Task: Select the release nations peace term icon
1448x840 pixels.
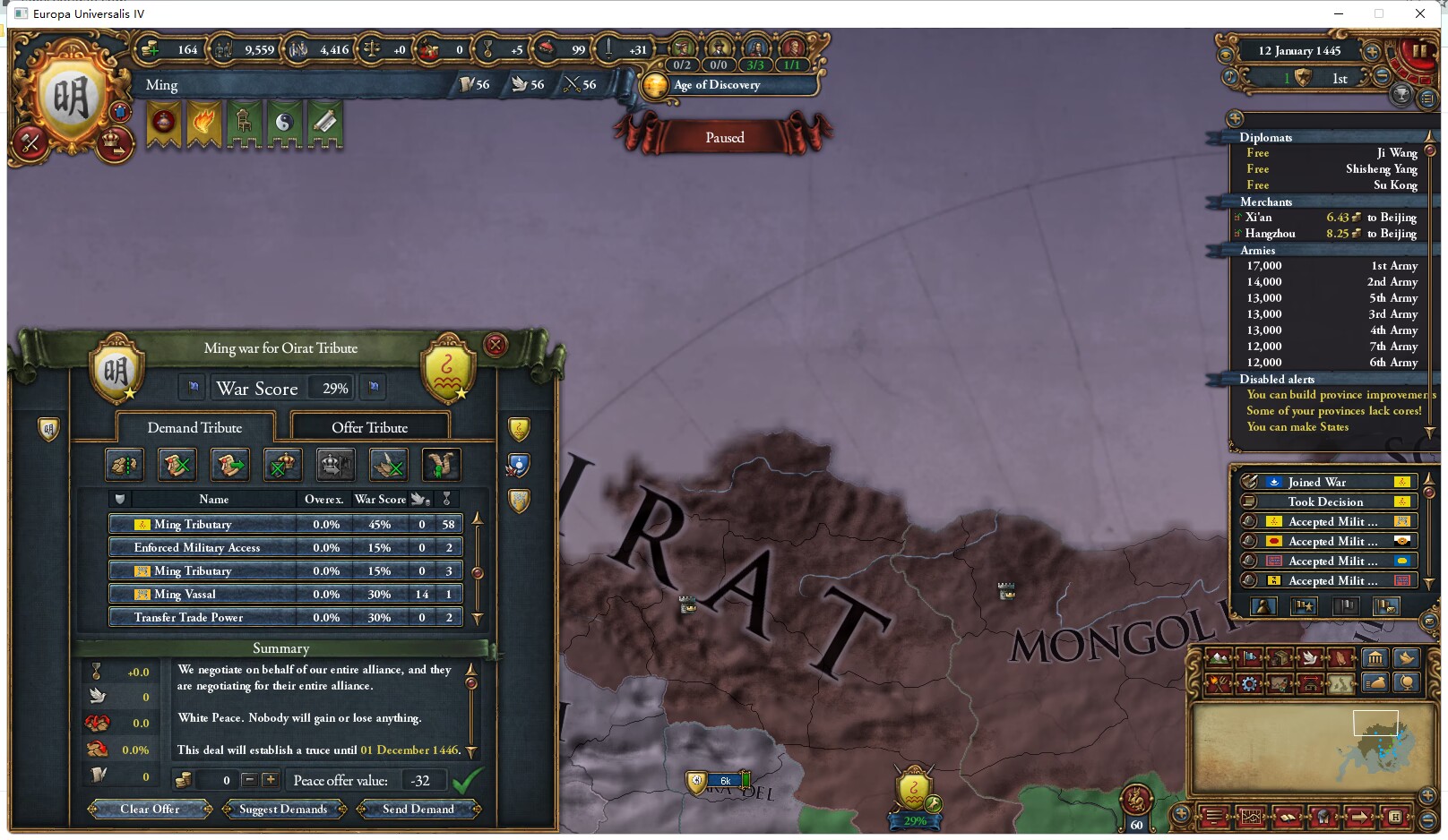Action: pos(283,464)
